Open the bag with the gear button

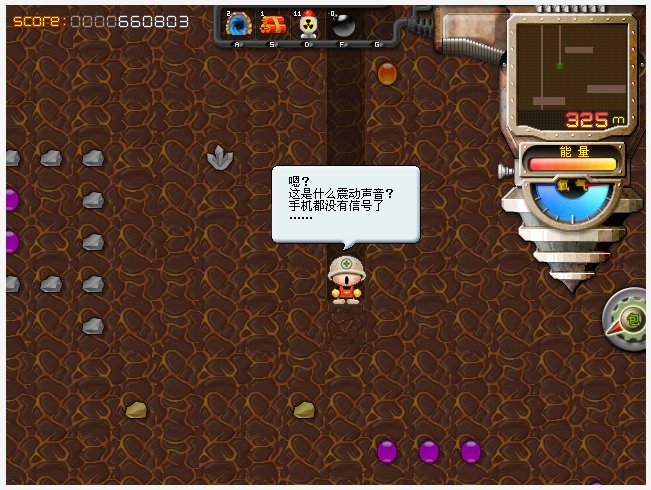click(x=632, y=320)
